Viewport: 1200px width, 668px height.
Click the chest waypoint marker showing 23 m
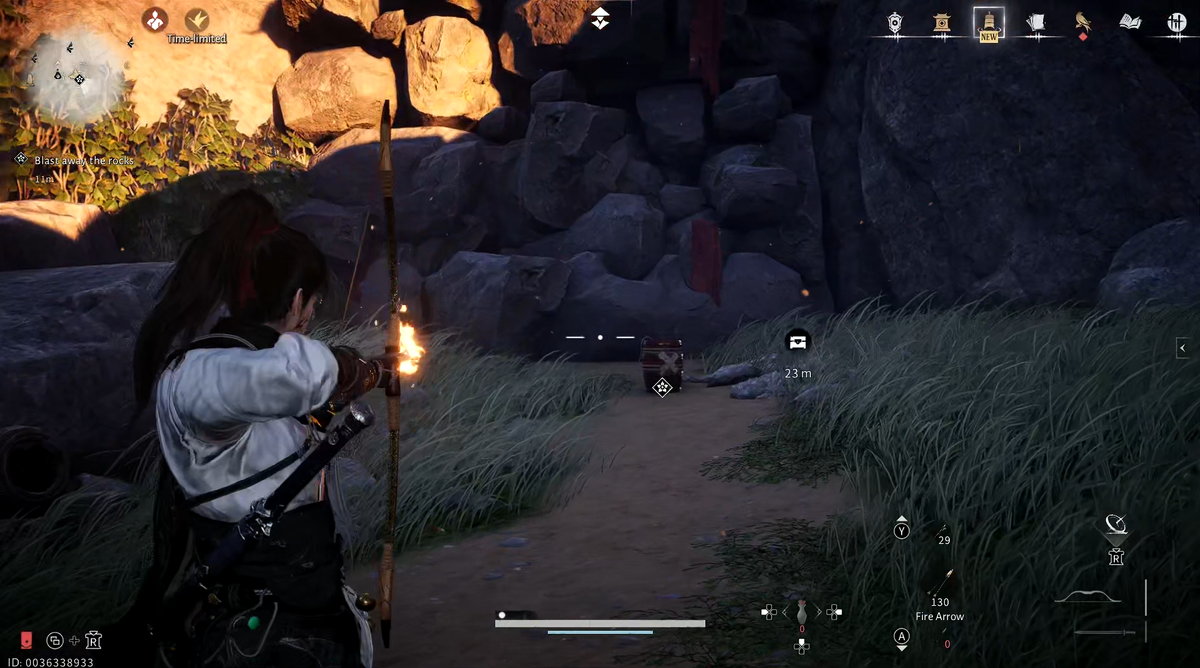click(797, 342)
